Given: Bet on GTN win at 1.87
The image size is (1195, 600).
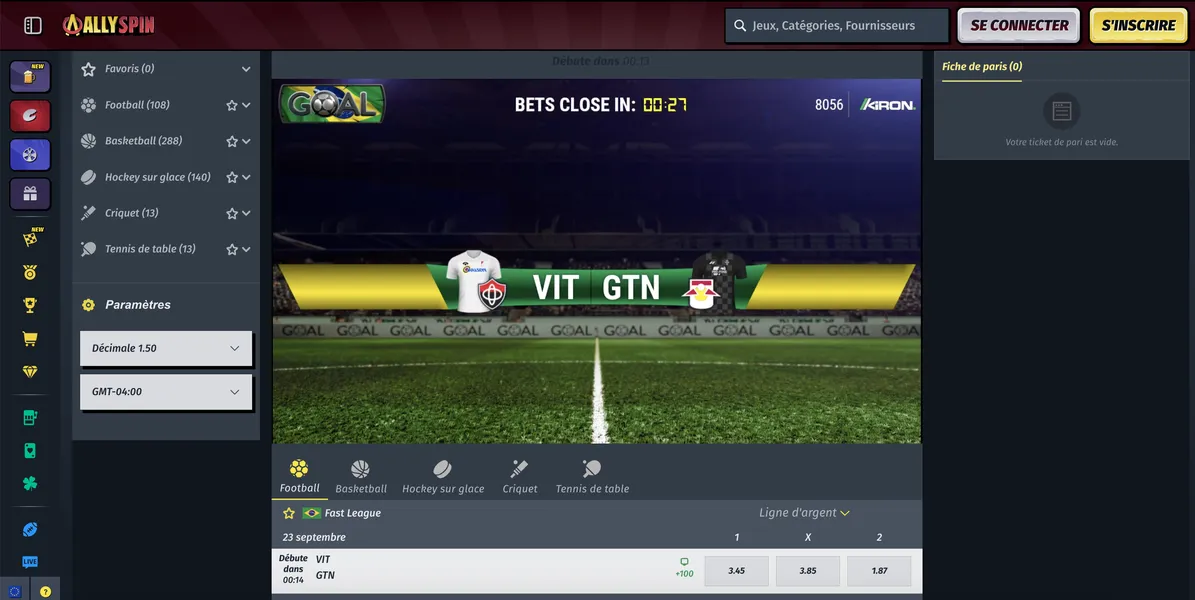Looking at the screenshot, I should point(879,571).
